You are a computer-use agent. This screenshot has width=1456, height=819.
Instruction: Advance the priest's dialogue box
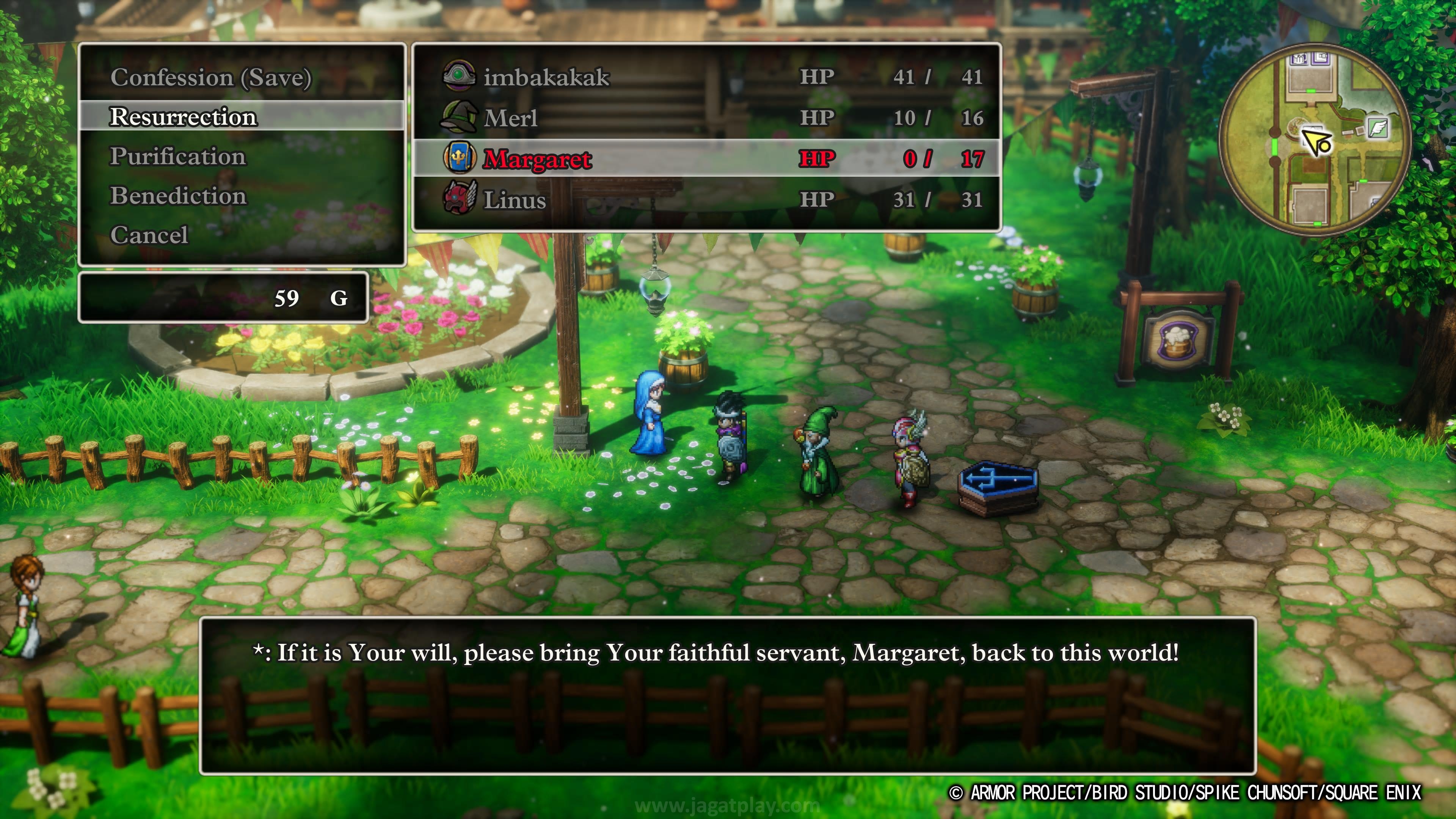(728, 695)
